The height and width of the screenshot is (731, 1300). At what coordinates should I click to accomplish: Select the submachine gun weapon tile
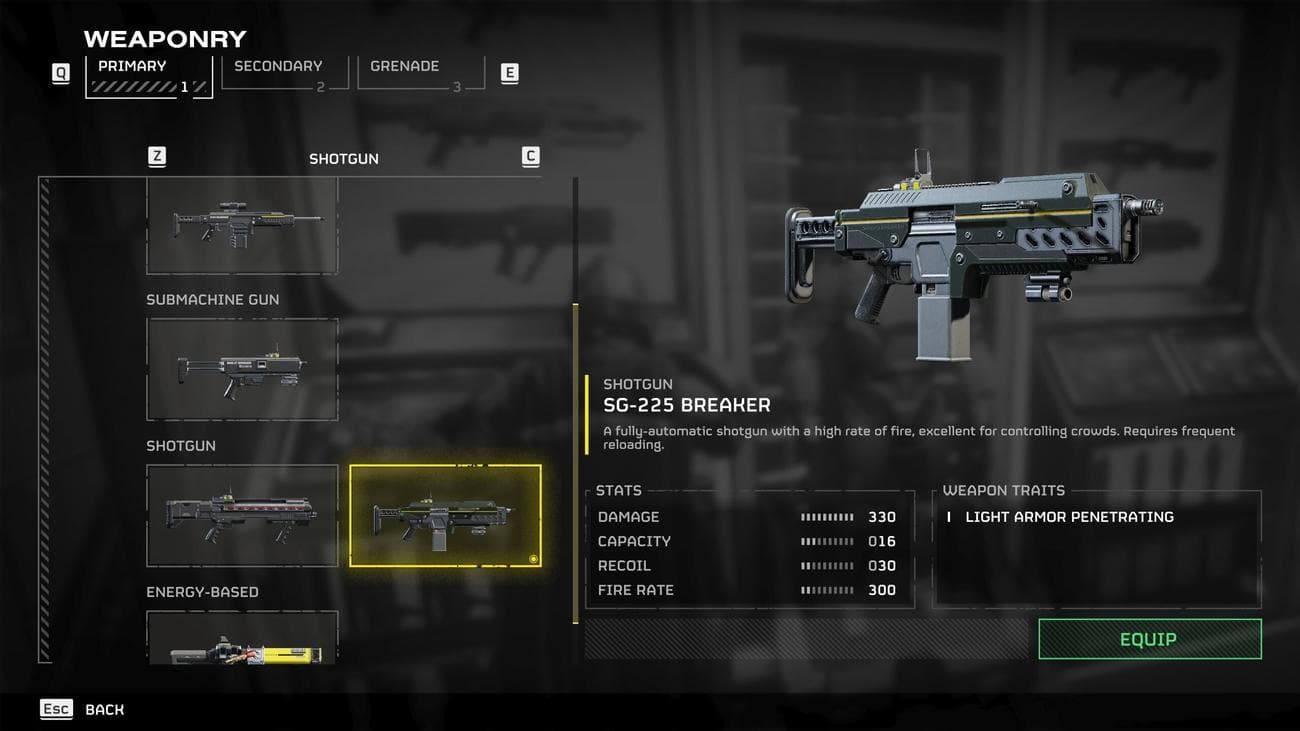tap(242, 369)
